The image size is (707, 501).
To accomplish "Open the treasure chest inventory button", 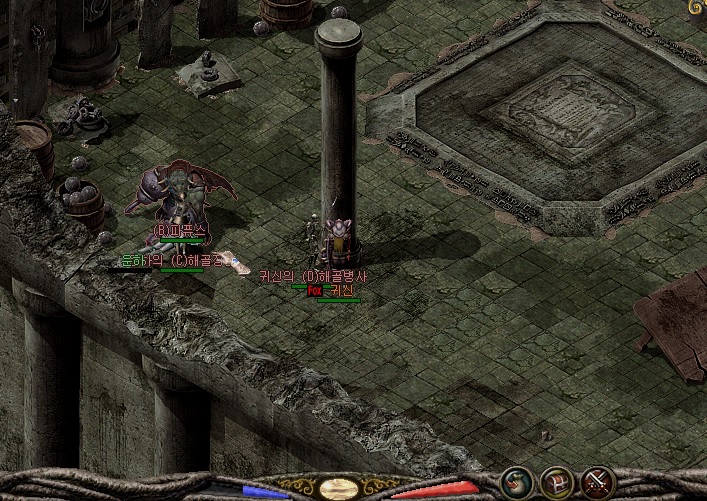I will point(557,483).
